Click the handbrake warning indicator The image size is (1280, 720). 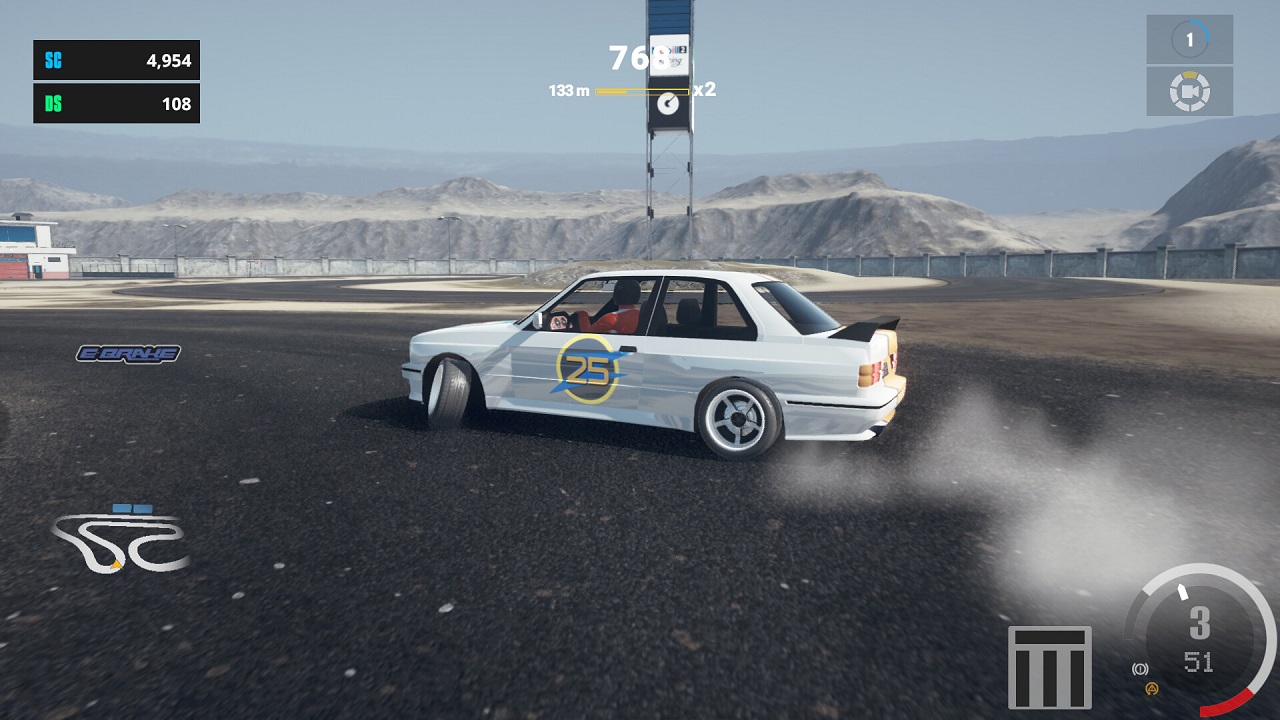[1141, 669]
